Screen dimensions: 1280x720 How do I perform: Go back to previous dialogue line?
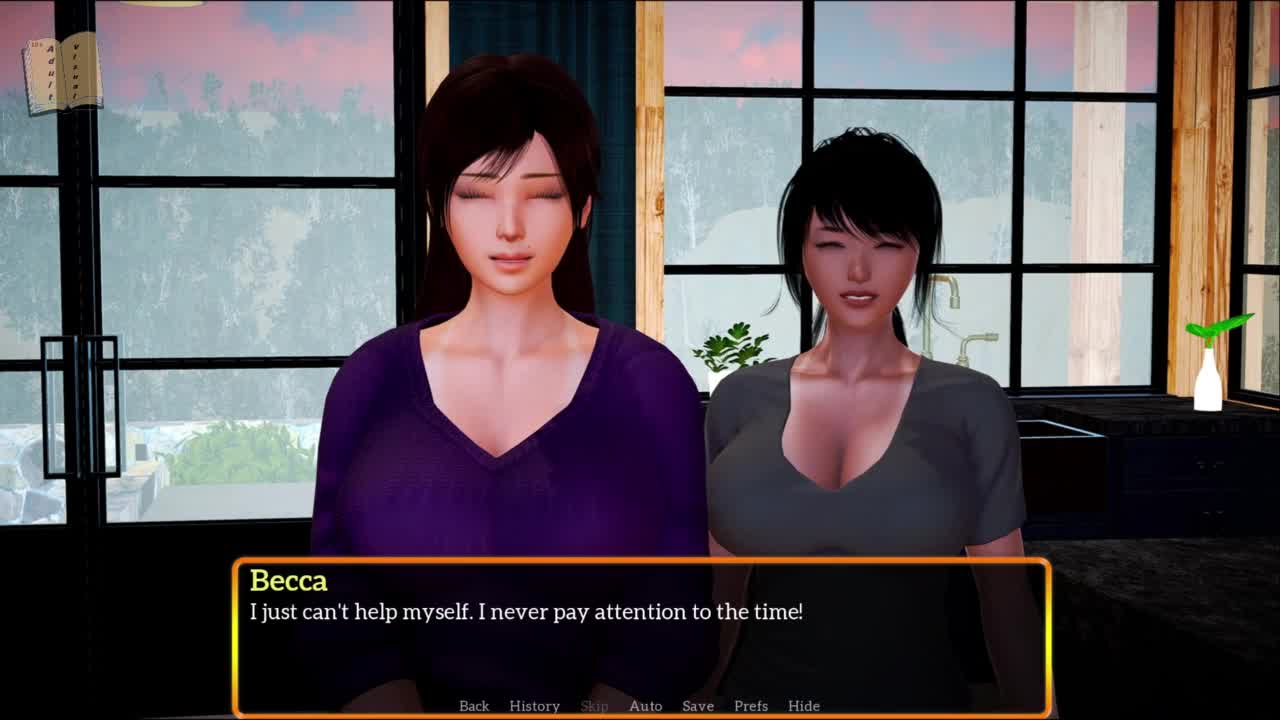[x=474, y=706]
